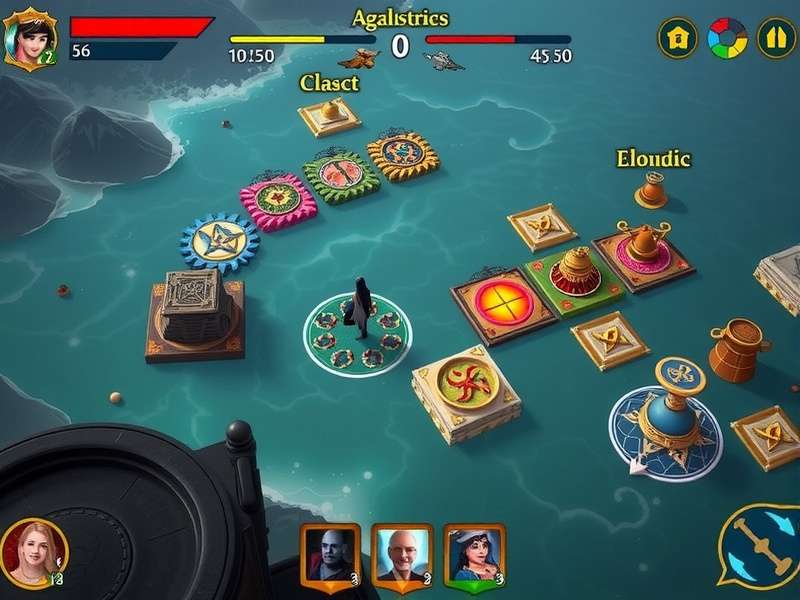Select the blue gear-shaped board tile
The width and height of the screenshot is (800, 600).
[219, 240]
